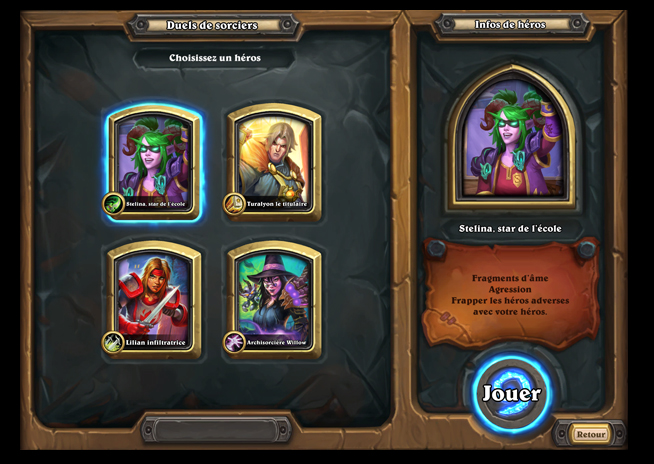Image resolution: width=654 pixels, height=464 pixels.
Task: Pick the Lilian infiltratrice hero card
Action: tap(155, 297)
